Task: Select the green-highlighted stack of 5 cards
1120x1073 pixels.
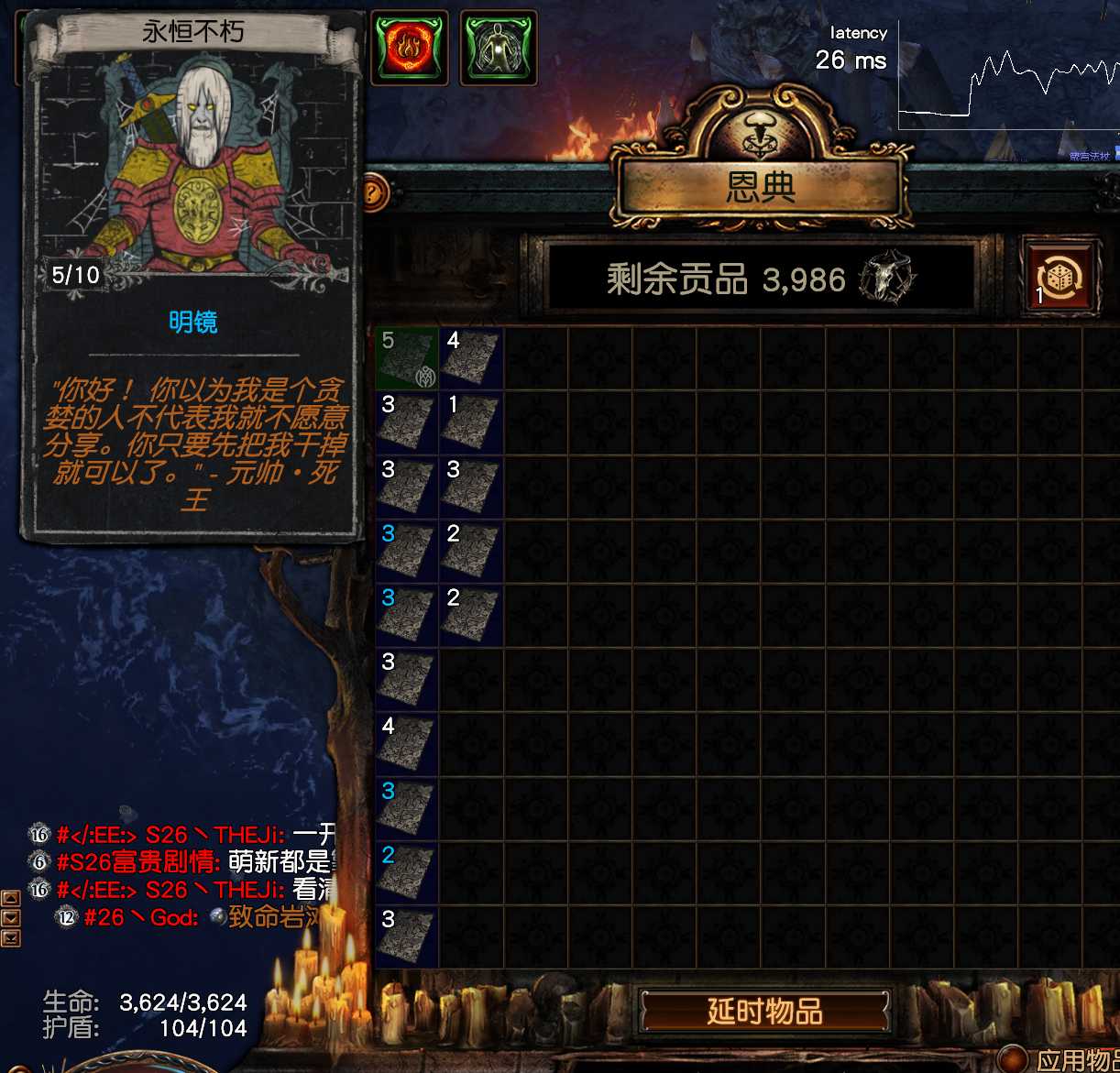Action: pos(407,358)
